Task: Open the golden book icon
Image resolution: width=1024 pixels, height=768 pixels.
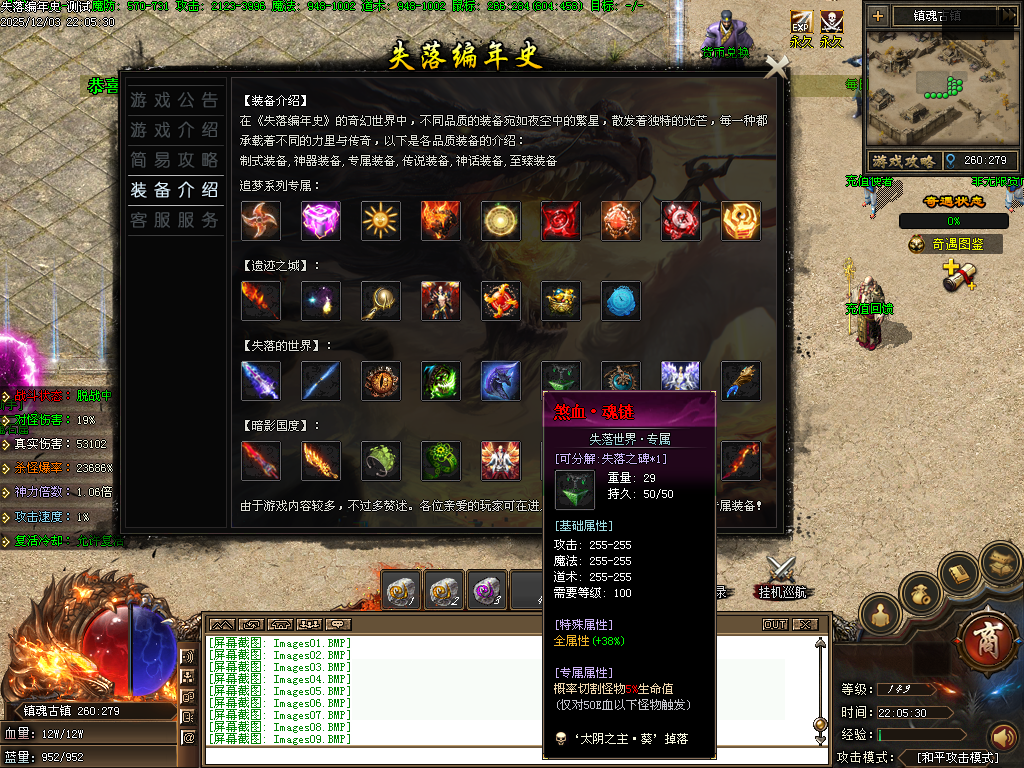Action: (x=961, y=573)
